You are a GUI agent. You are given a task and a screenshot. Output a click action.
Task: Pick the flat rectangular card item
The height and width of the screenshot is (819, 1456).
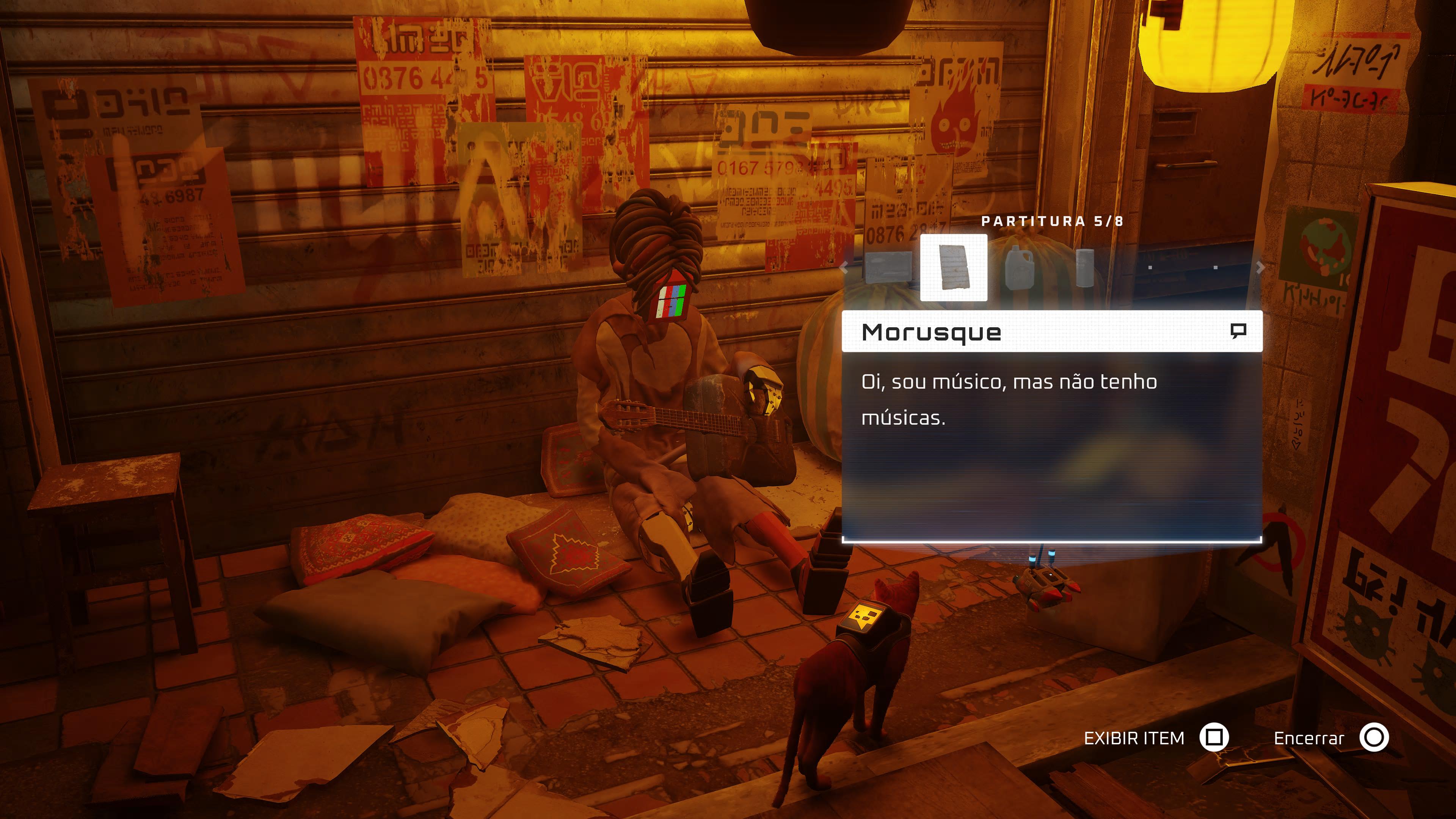888,267
